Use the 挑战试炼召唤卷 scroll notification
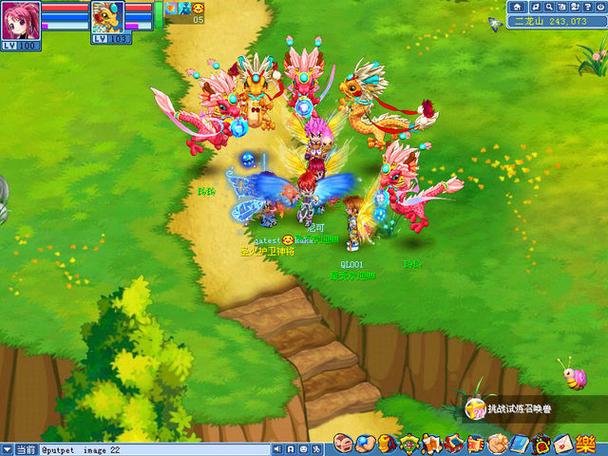The image size is (608, 456). pos(514,410)
